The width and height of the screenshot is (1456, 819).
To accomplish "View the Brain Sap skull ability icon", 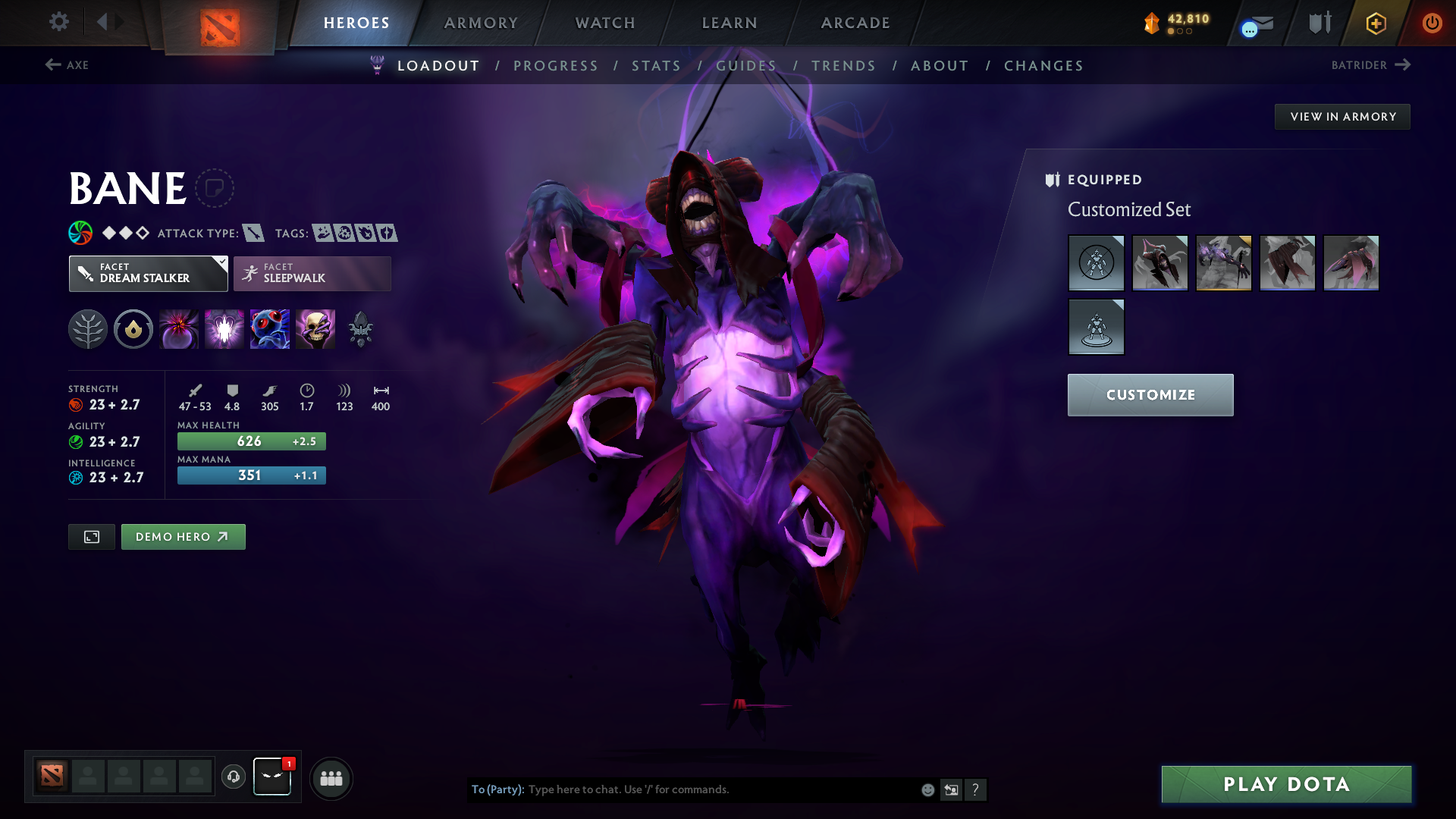I will tap(315, 328).
